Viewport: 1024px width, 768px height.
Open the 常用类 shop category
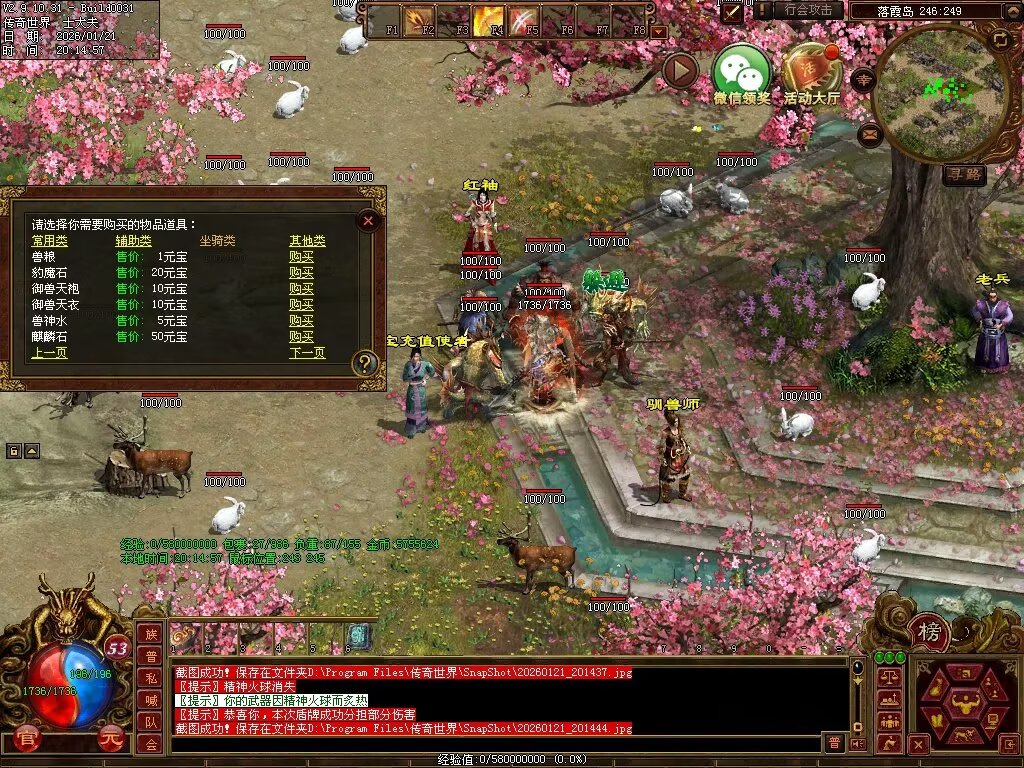(x=50, y=241)
